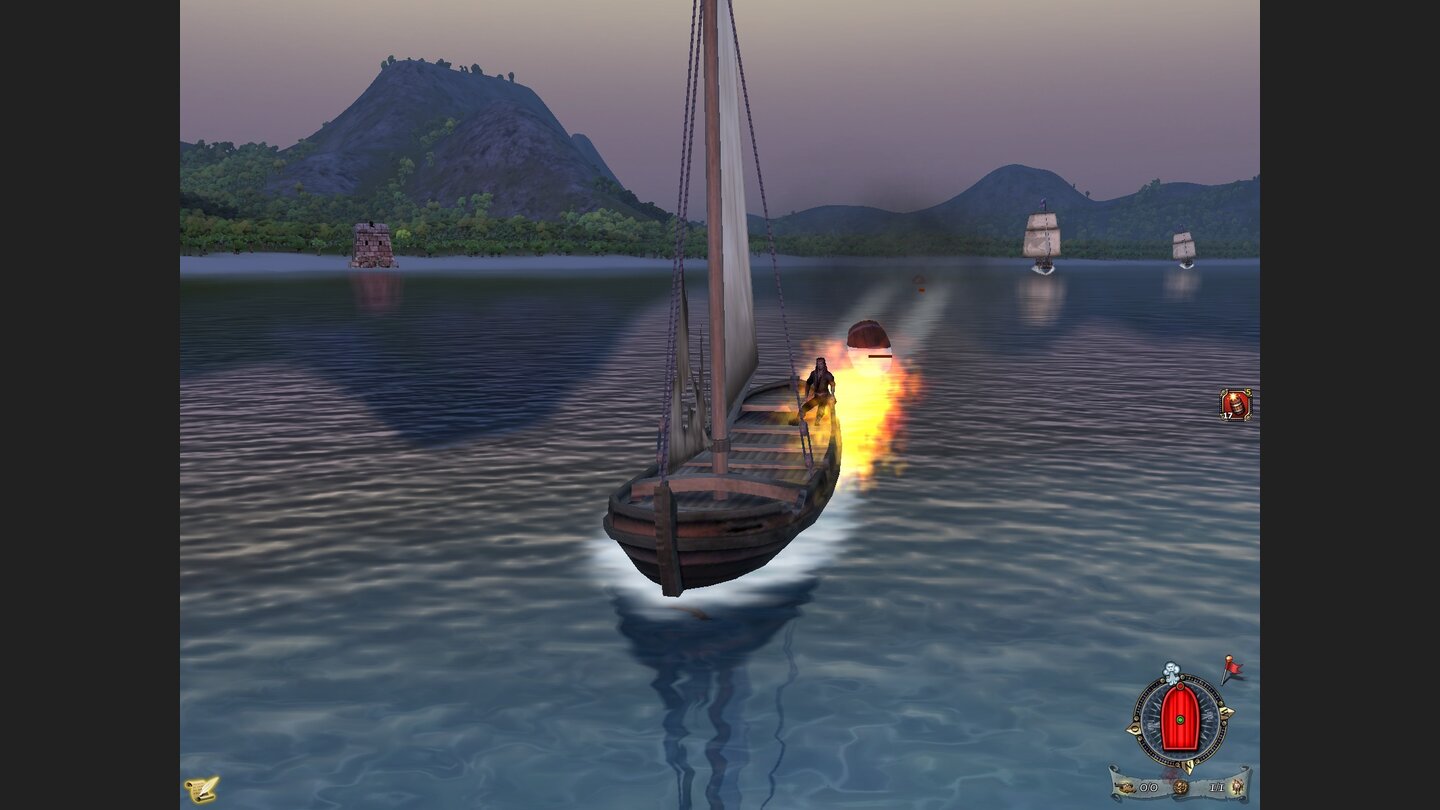This screenshot has width=1440, height=810.
Task: Select the red ship silhouette inside the compass
Action: [x=1180, y=700]
